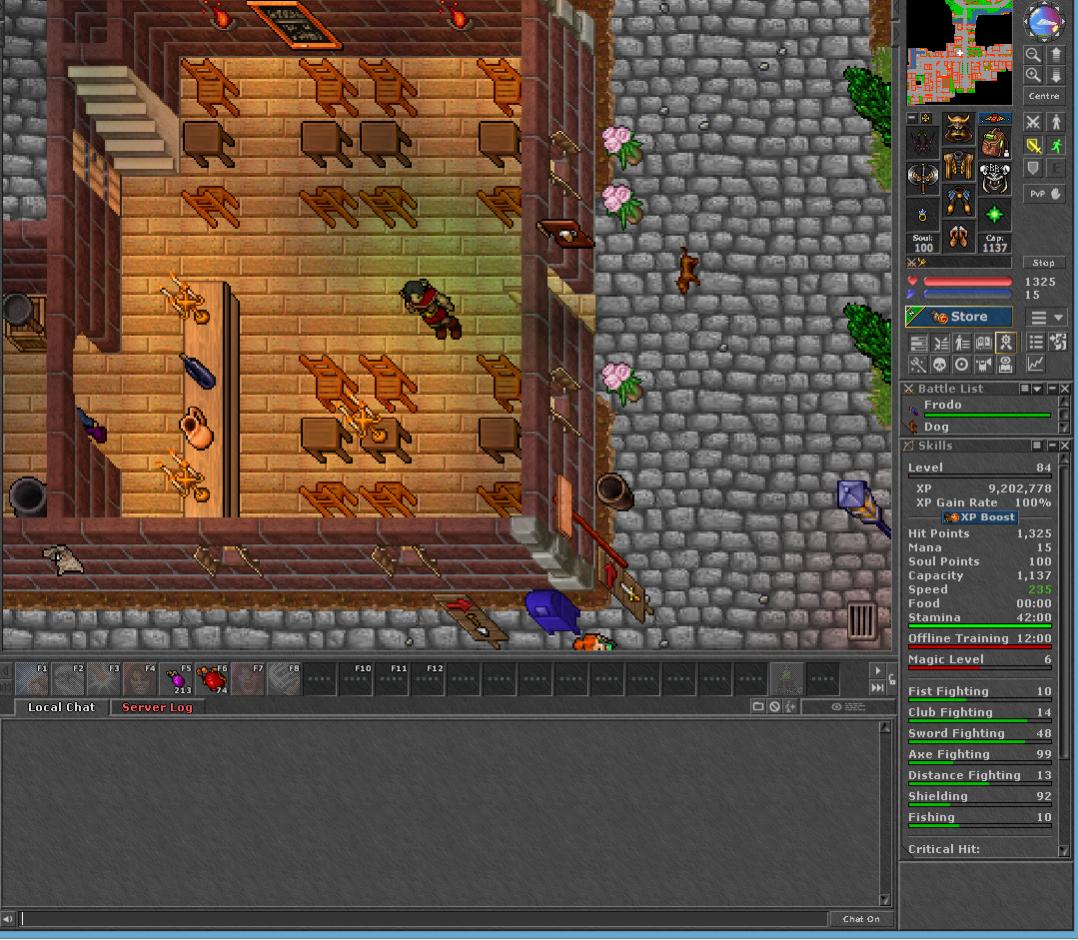Hit the Stop button

[1044, 263]
